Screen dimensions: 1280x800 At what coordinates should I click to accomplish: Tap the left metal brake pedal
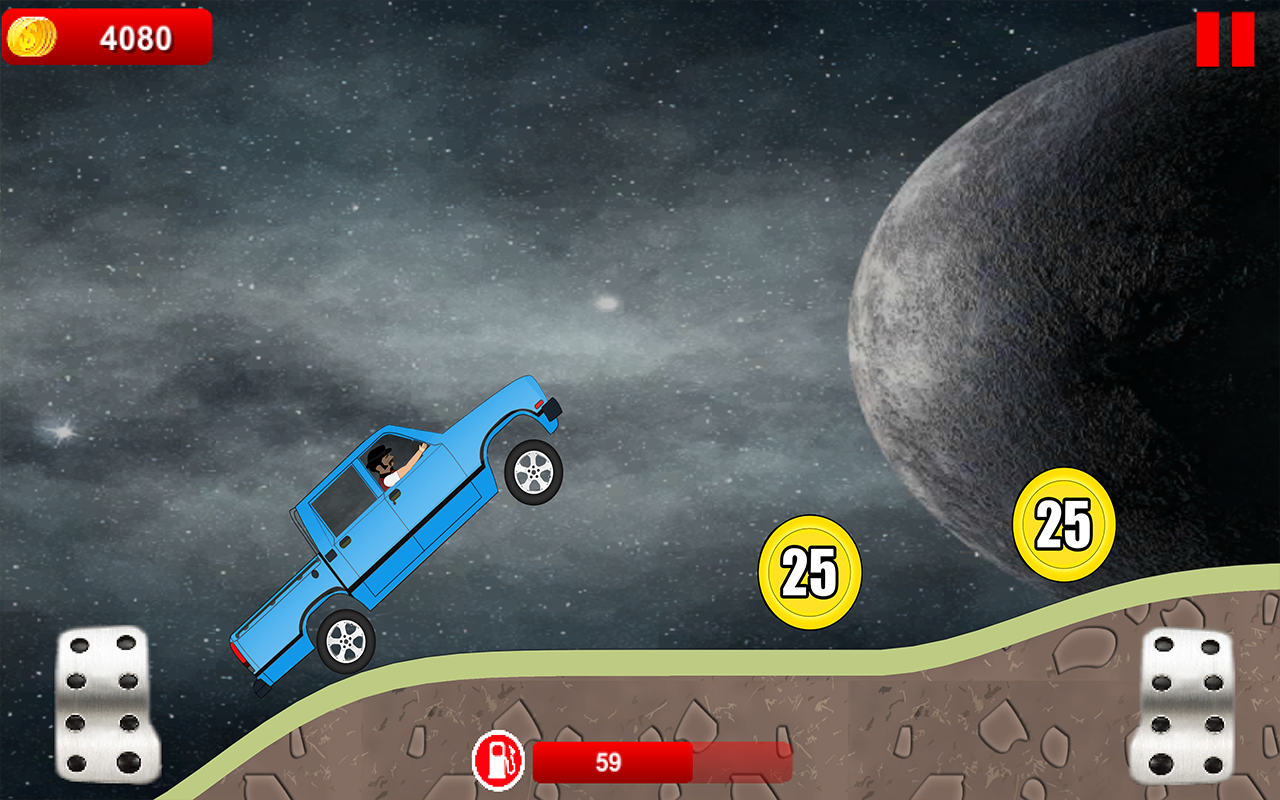click(x=105, y=704)
